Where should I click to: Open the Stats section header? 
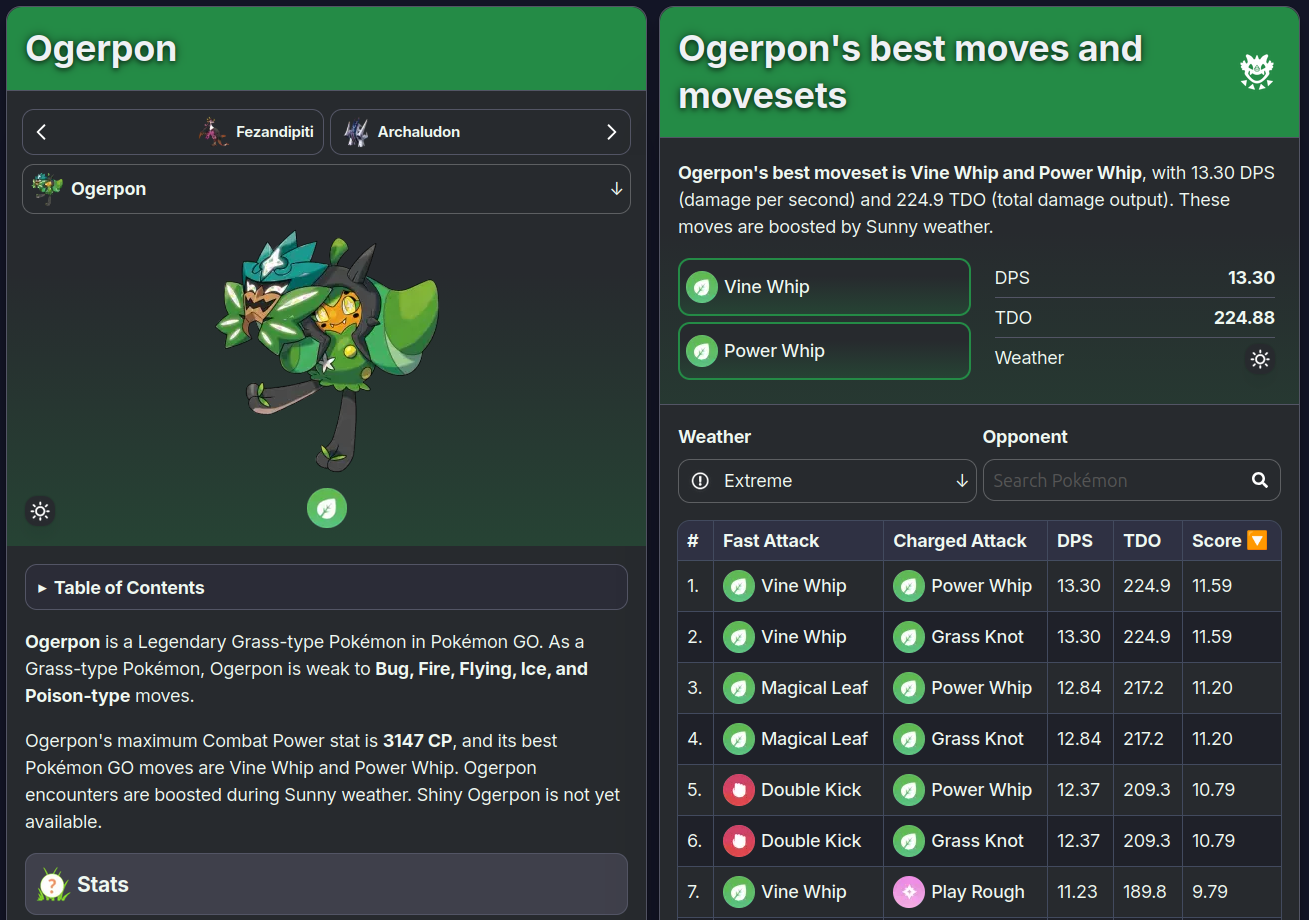(326, 884)
